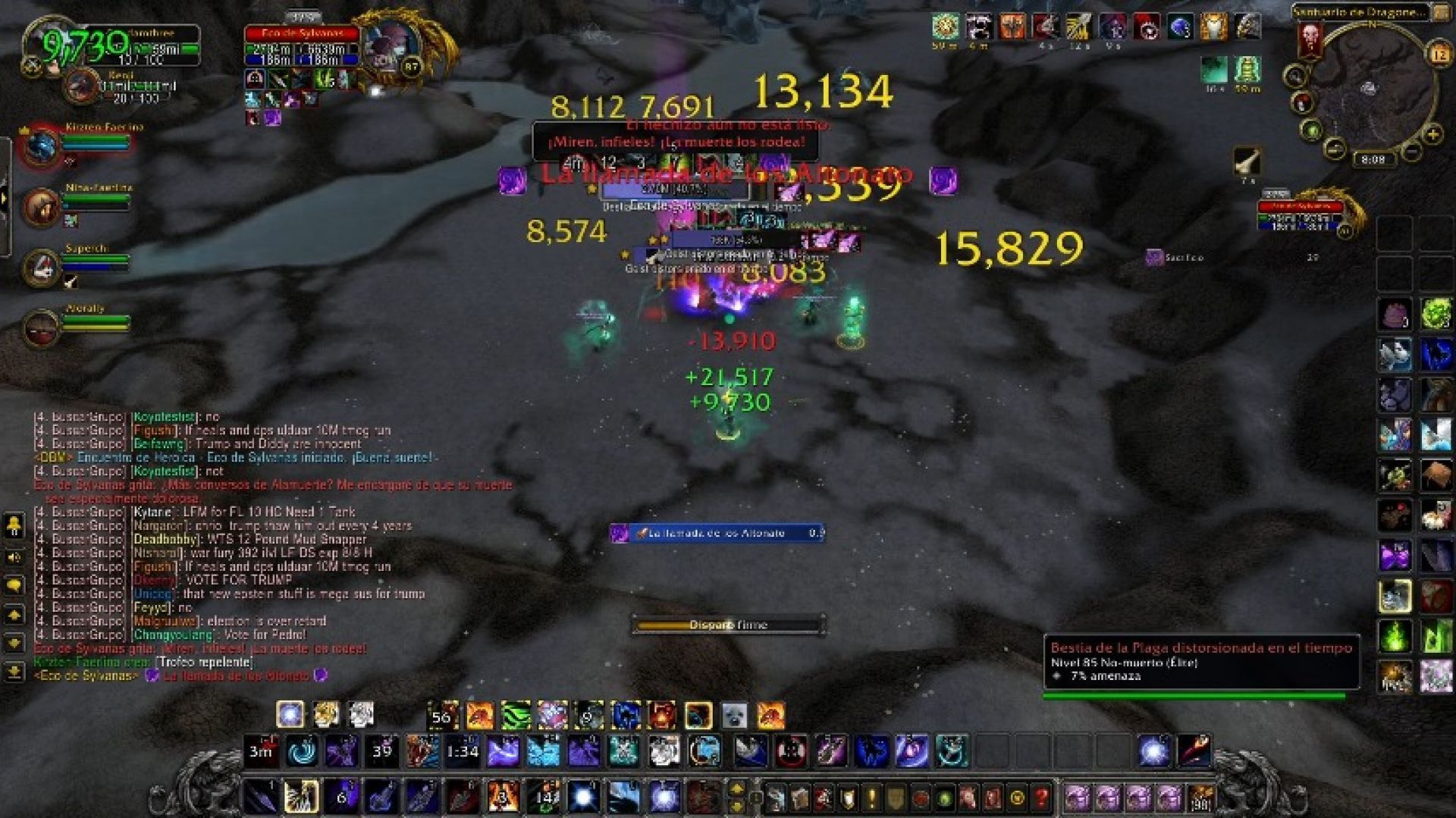Viewport: 1456px width, 818px height.
Task: Toggle combat pin icon beside the chat window
Action: click(x=13, y=525)
